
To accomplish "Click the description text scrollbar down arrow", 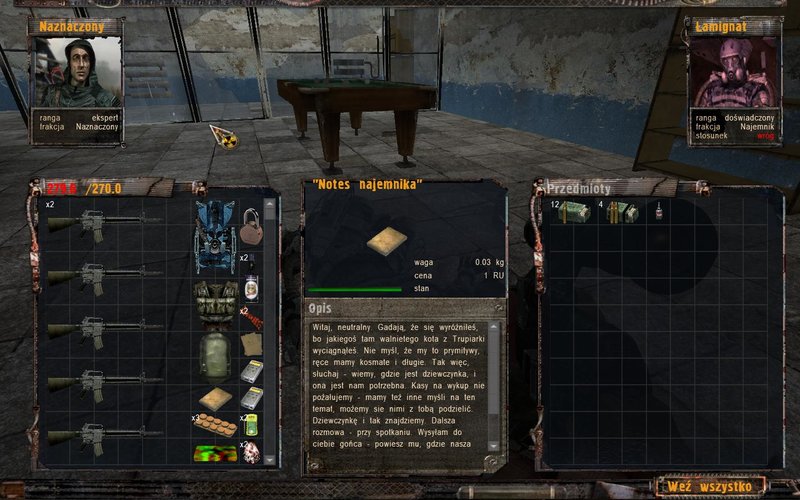I will 491,446.
